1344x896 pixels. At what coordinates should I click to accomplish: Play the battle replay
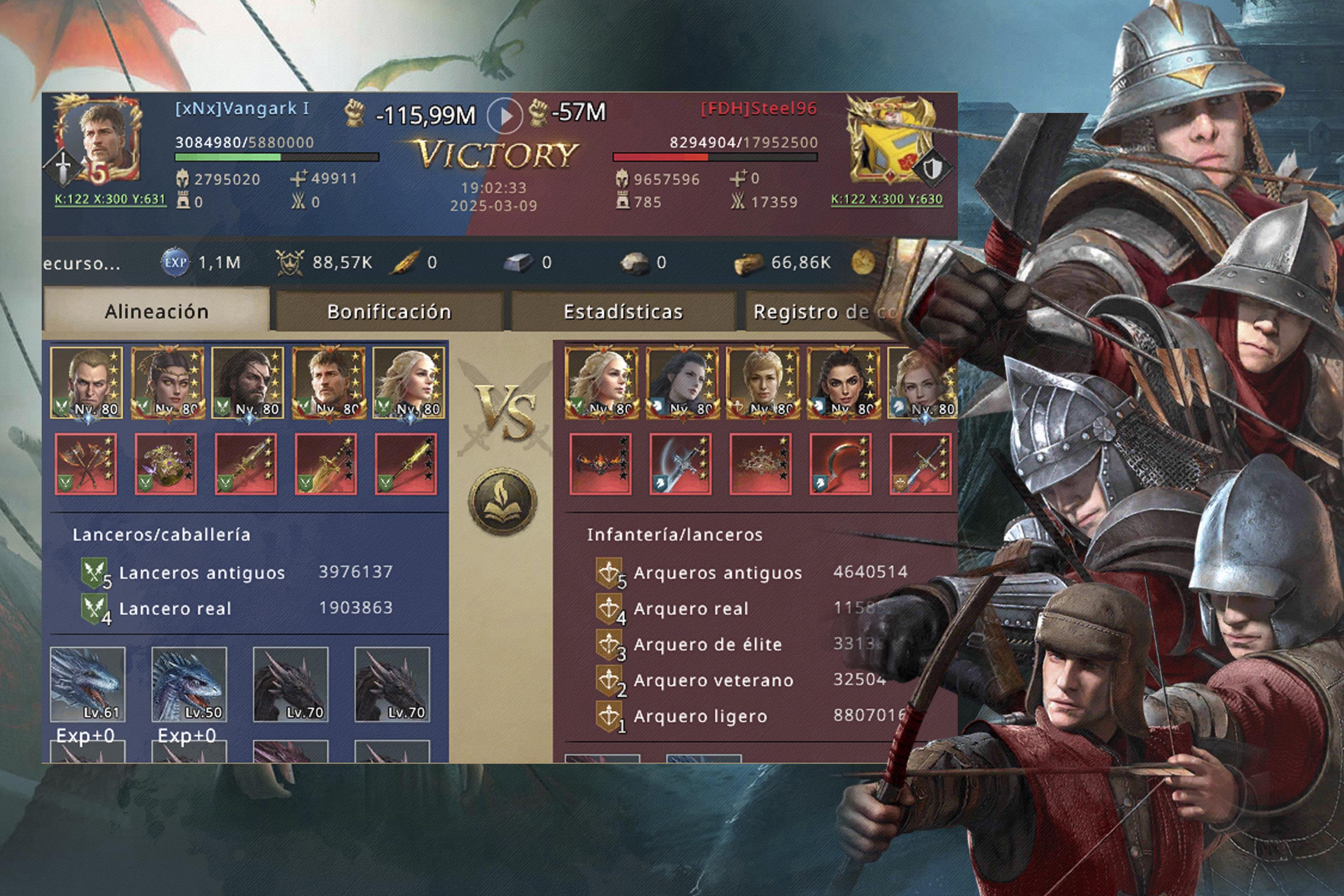(x=504, y=116)
